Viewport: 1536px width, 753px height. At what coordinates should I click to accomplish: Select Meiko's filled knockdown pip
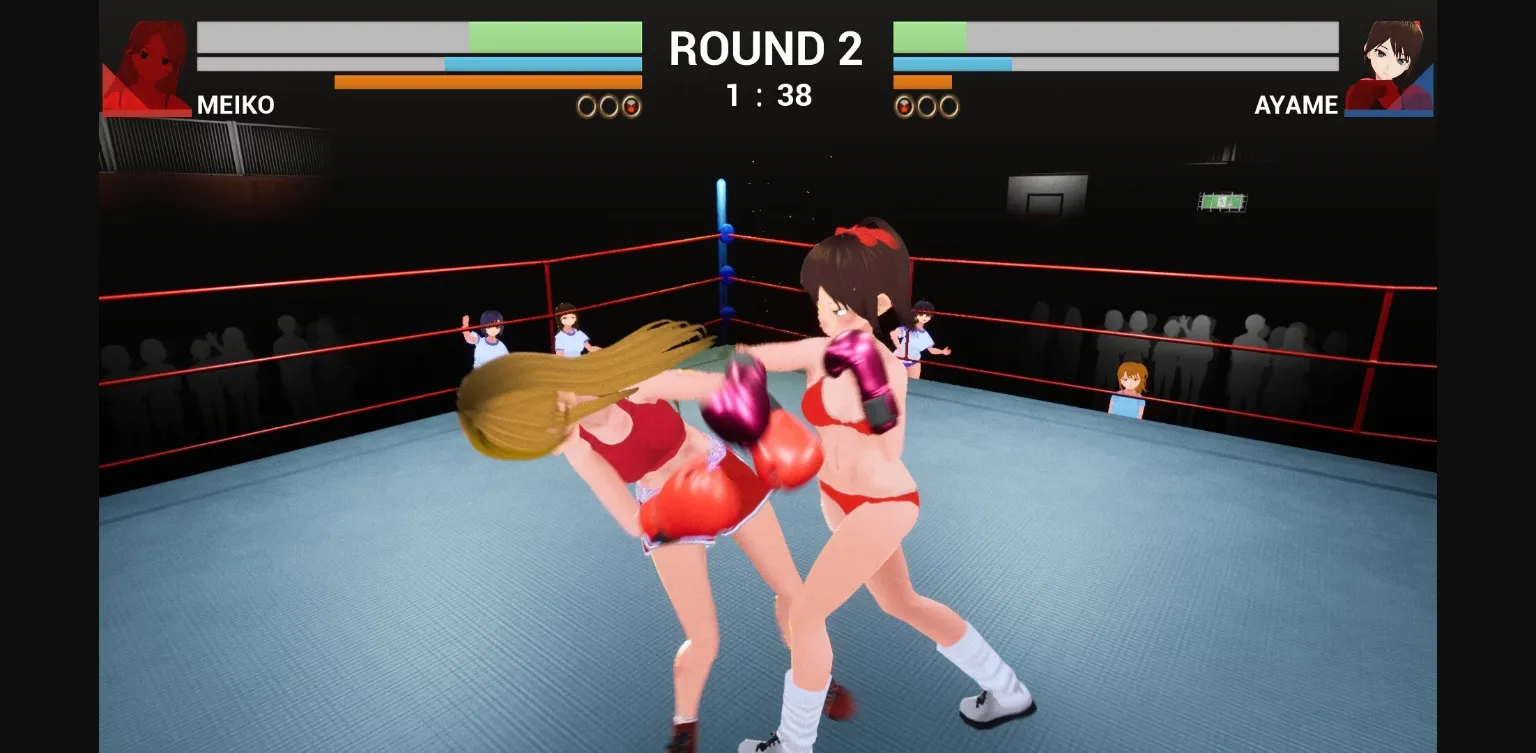point(631,107)
